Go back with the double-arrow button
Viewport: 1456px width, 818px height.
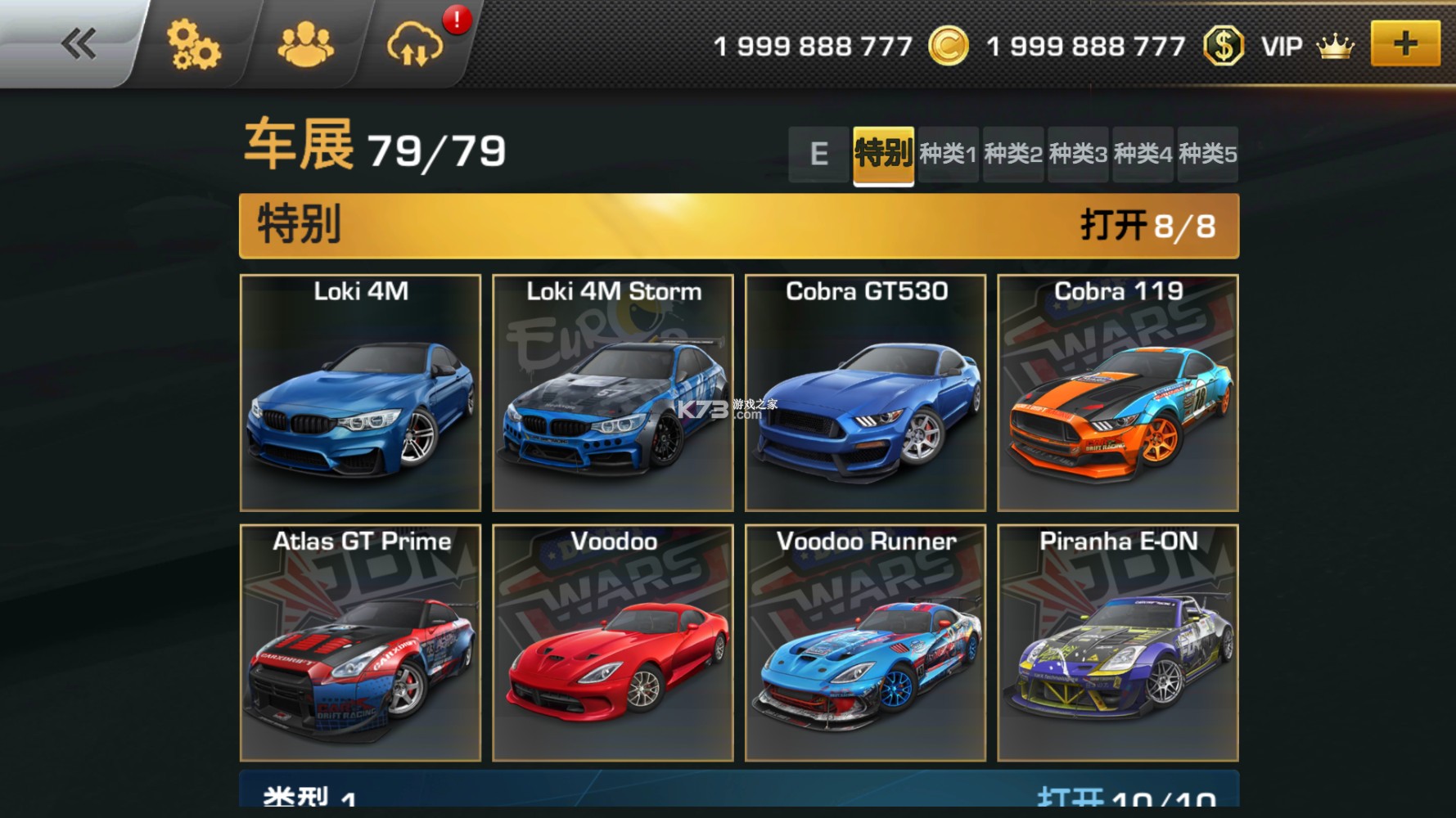click(x=79, y=44)
